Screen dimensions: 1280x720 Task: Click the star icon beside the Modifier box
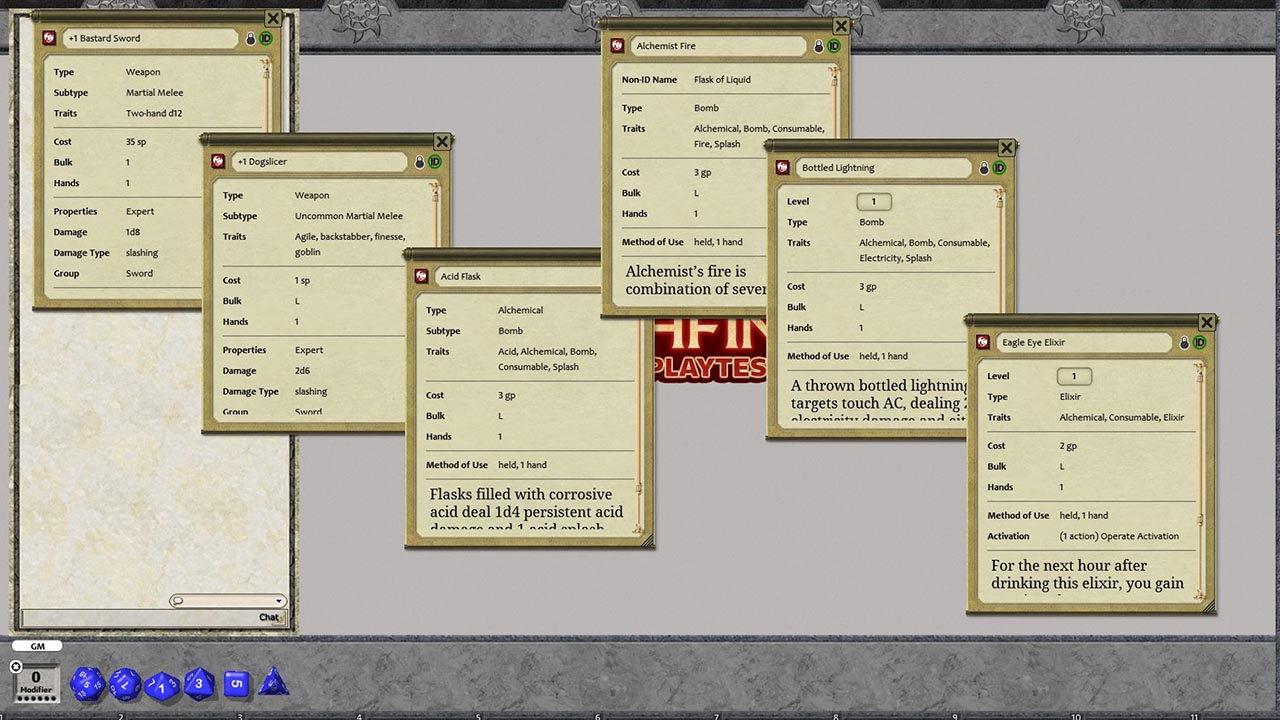coord(15,668)
